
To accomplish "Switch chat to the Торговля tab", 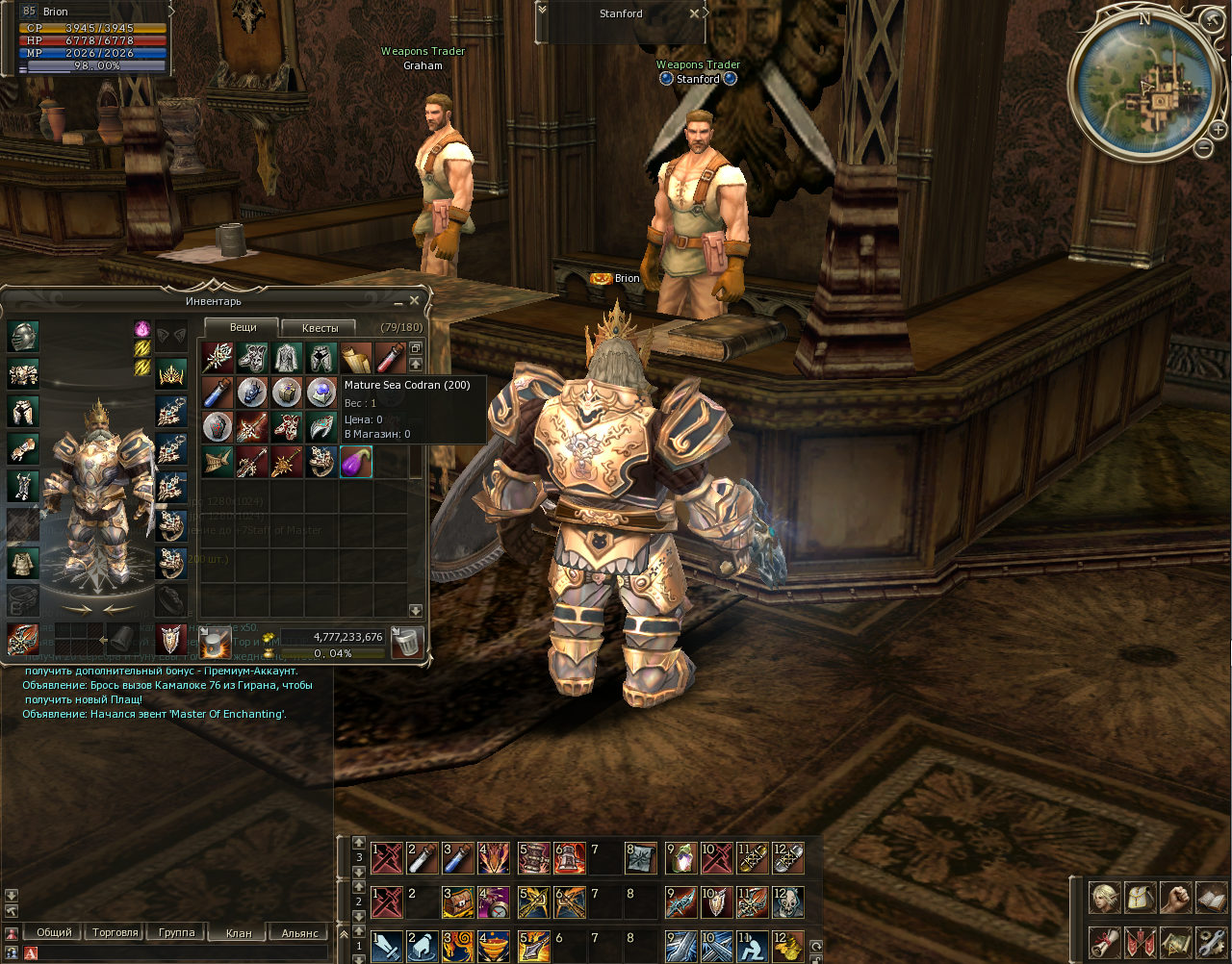I will [x=115, y=932].
